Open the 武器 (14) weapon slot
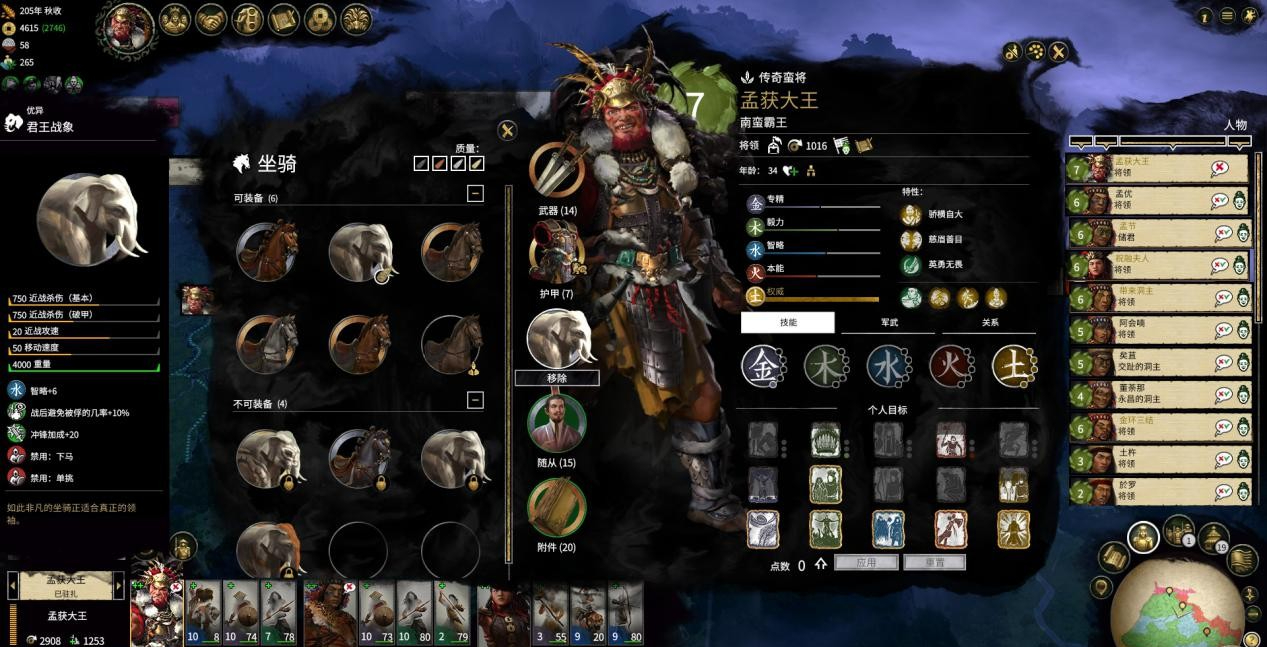The image size is (1267, 647). [x=556, y=170]
